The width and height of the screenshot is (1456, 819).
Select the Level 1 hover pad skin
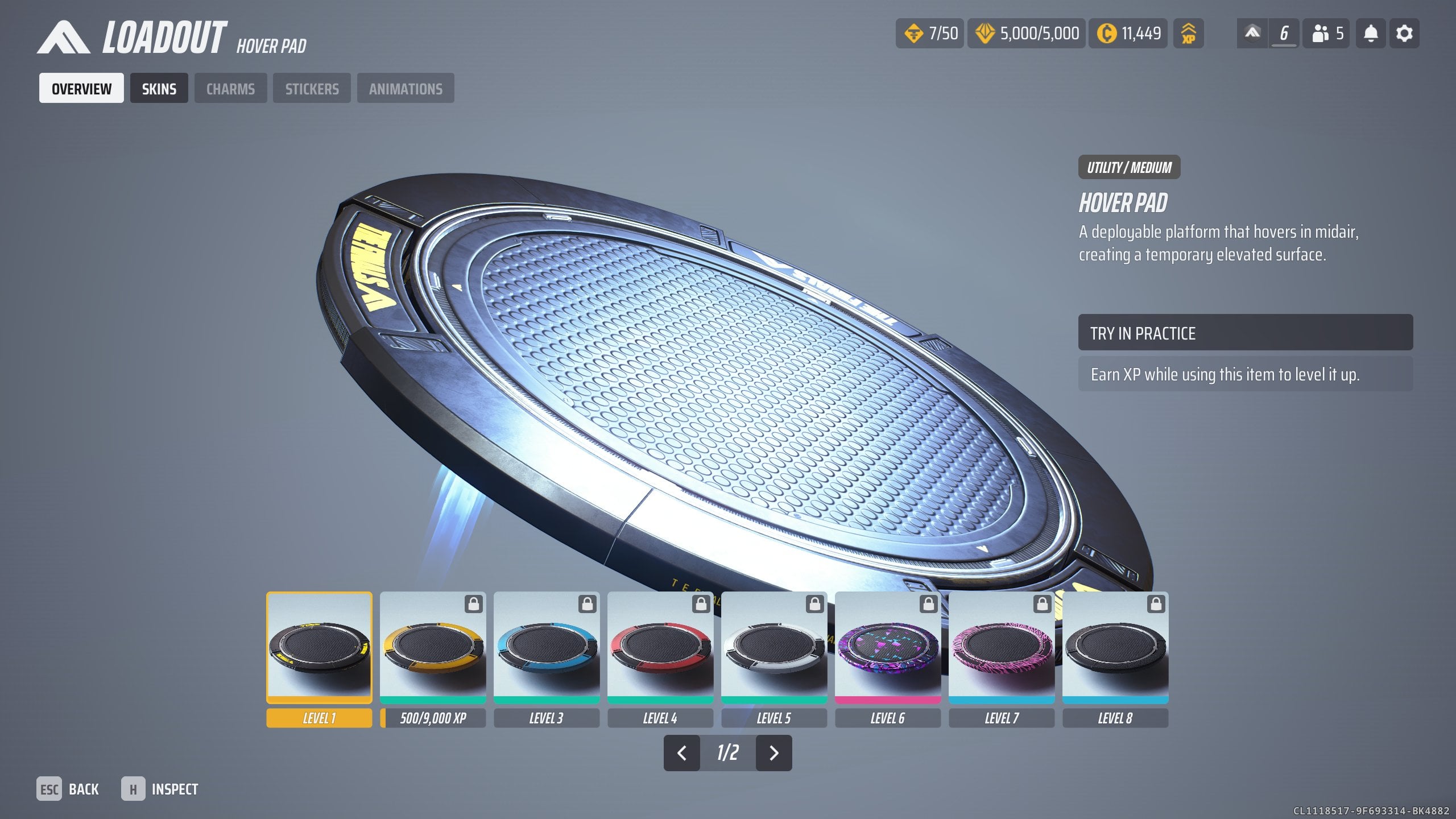[x=319, y=648]
